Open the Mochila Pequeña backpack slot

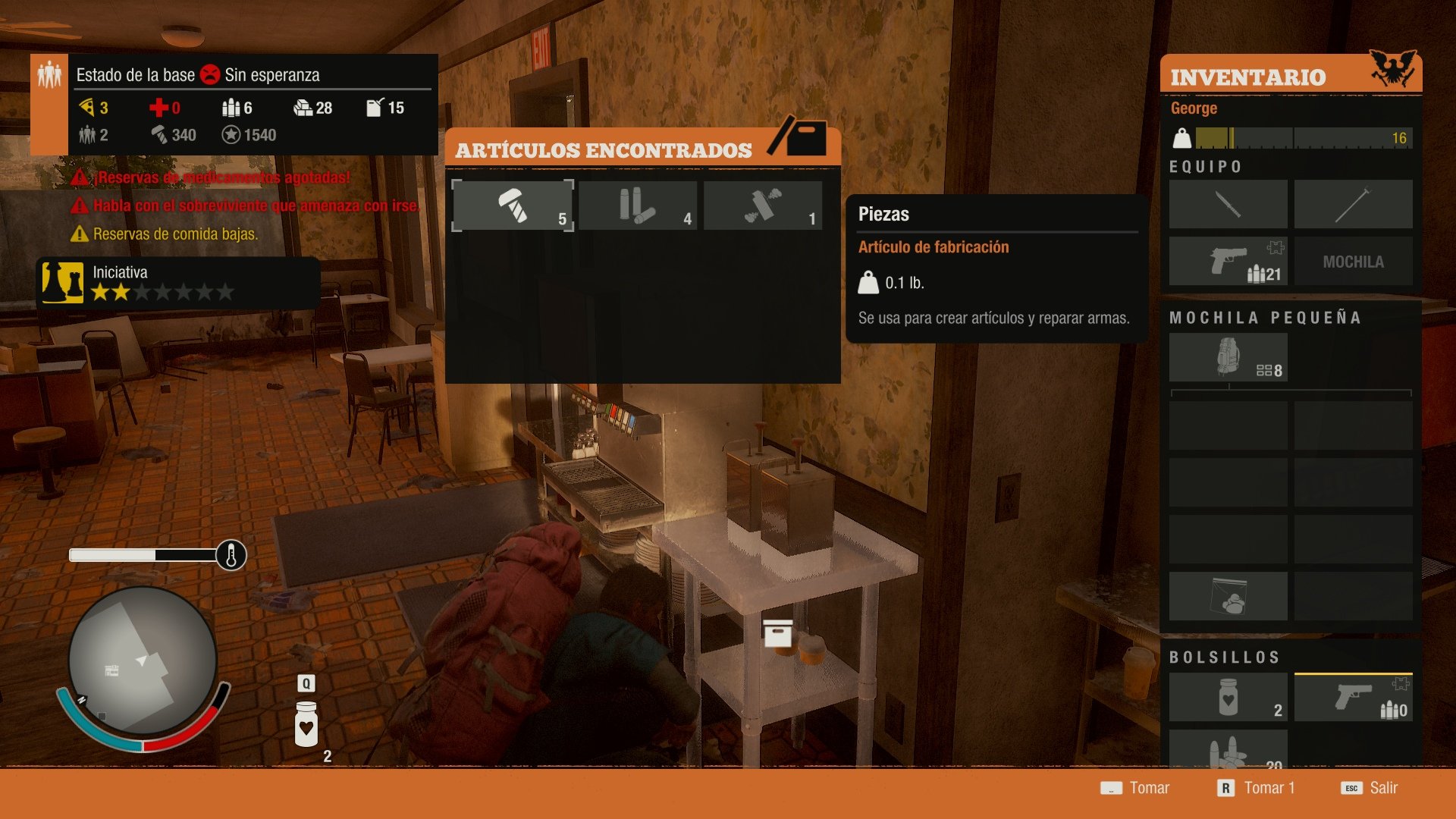coord(1228,356)
